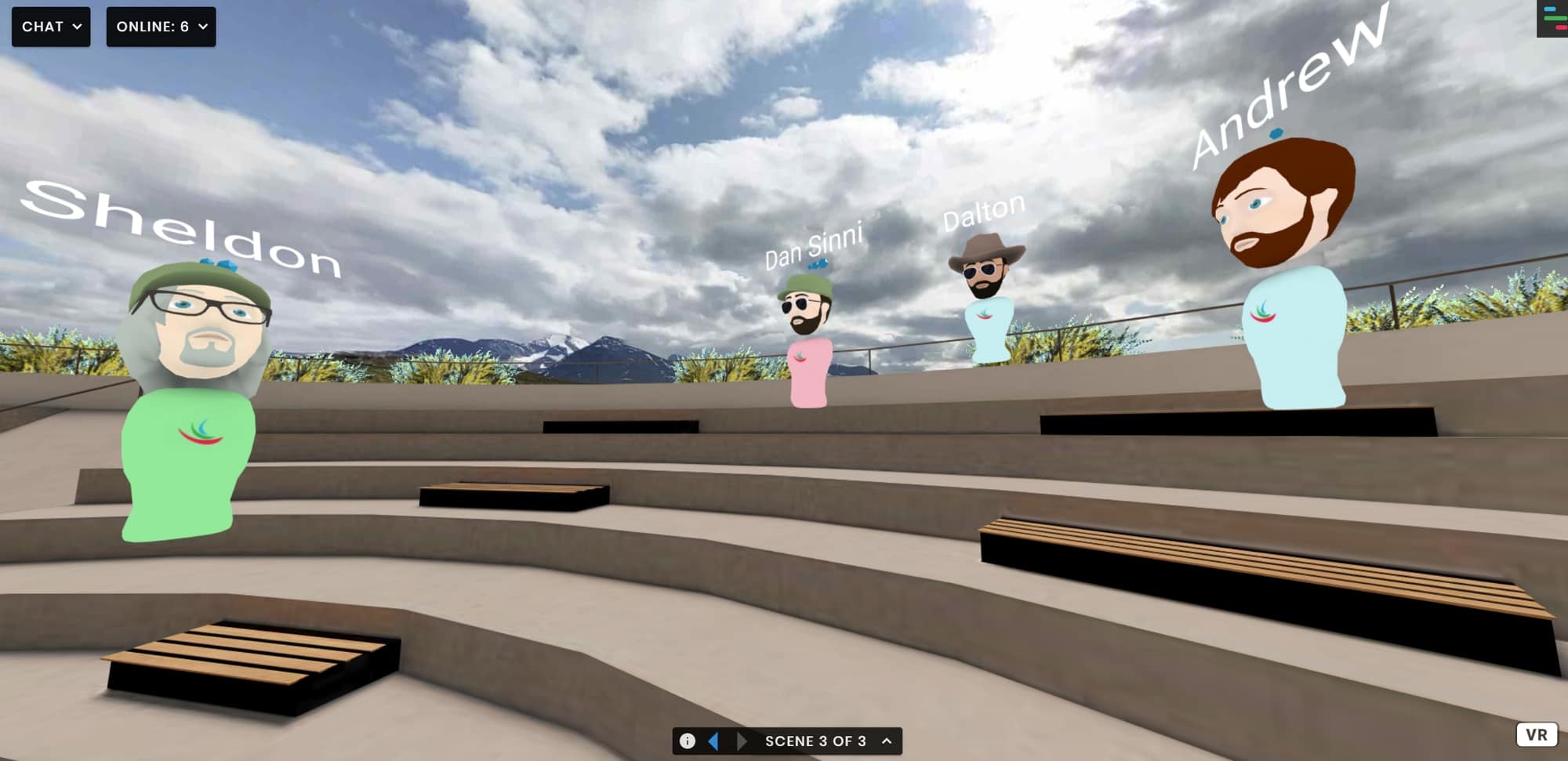This screenshot has height=761, width=1568.
Task: Click the info icon on the scene bar
Action: coord(689,740)
